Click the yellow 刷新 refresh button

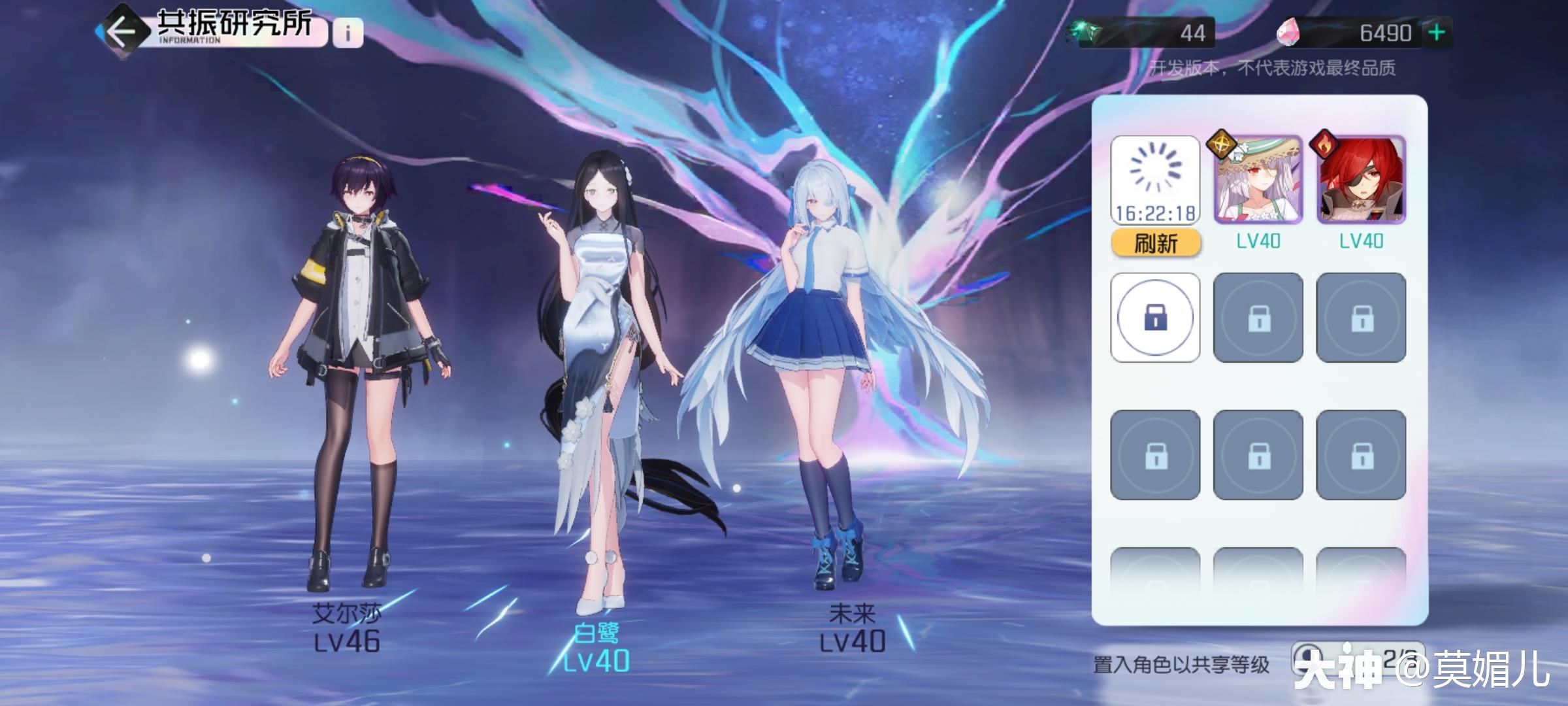pos(1155,244)
